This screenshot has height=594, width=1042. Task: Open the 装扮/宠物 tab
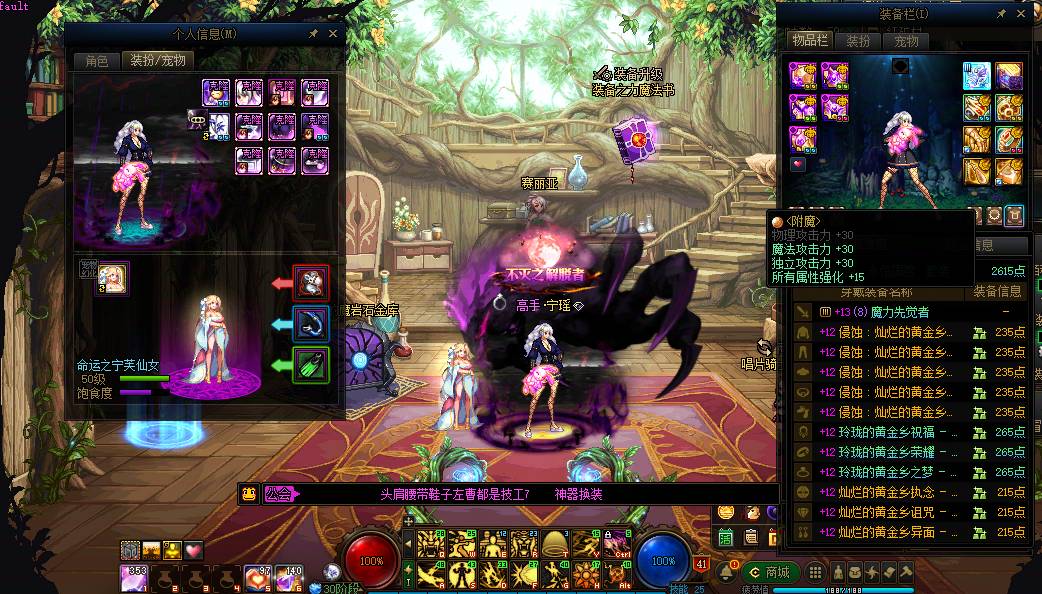click(x=158, y=60)
